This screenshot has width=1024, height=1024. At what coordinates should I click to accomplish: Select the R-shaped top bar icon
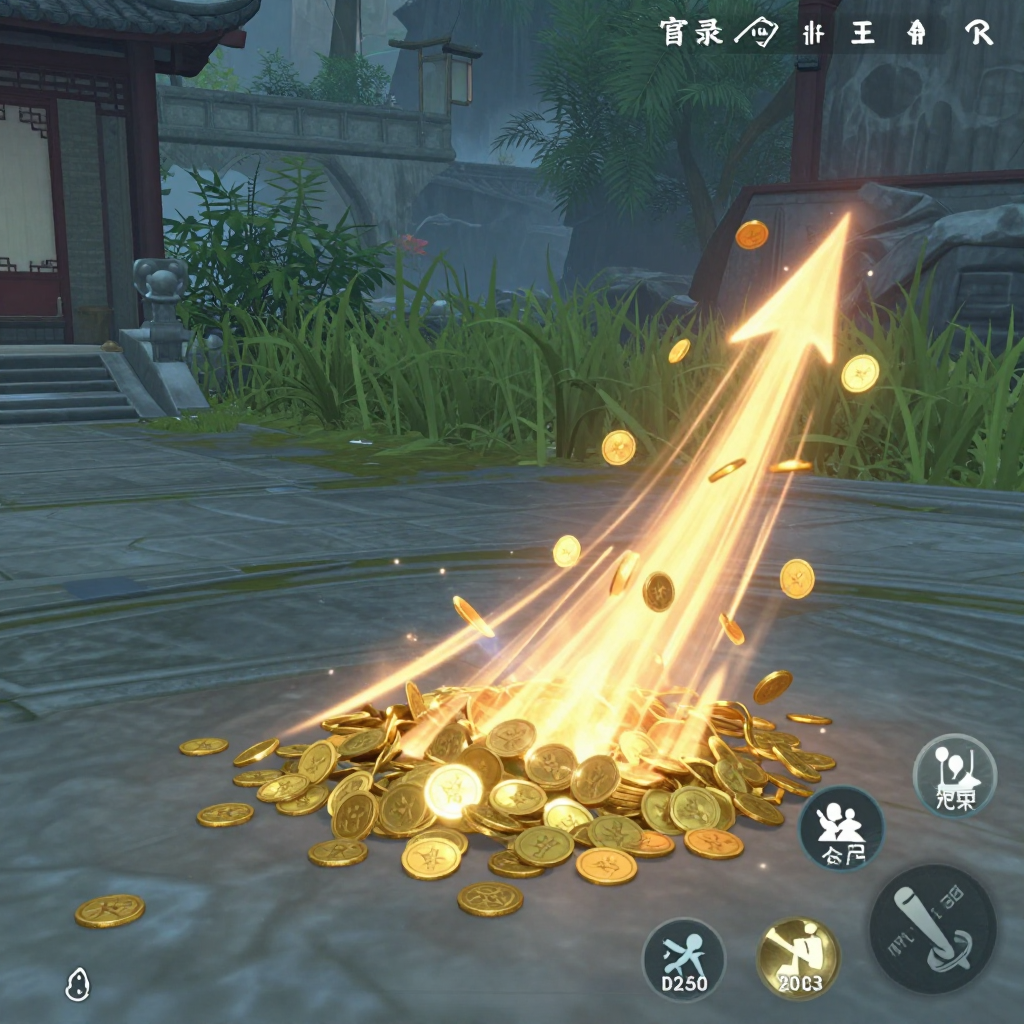coord(979,33)
